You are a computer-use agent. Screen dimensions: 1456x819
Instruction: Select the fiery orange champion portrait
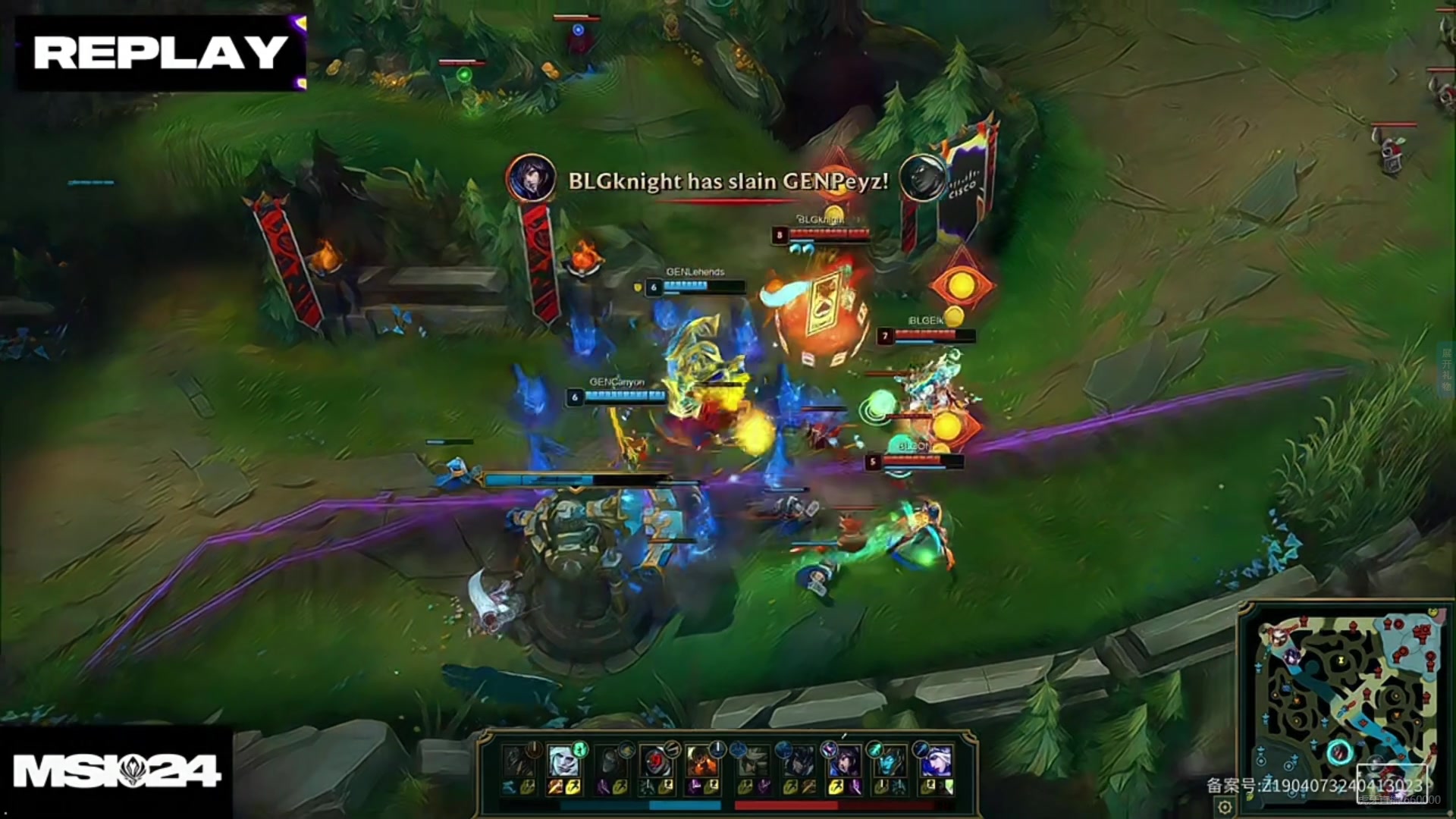(701, 761)
